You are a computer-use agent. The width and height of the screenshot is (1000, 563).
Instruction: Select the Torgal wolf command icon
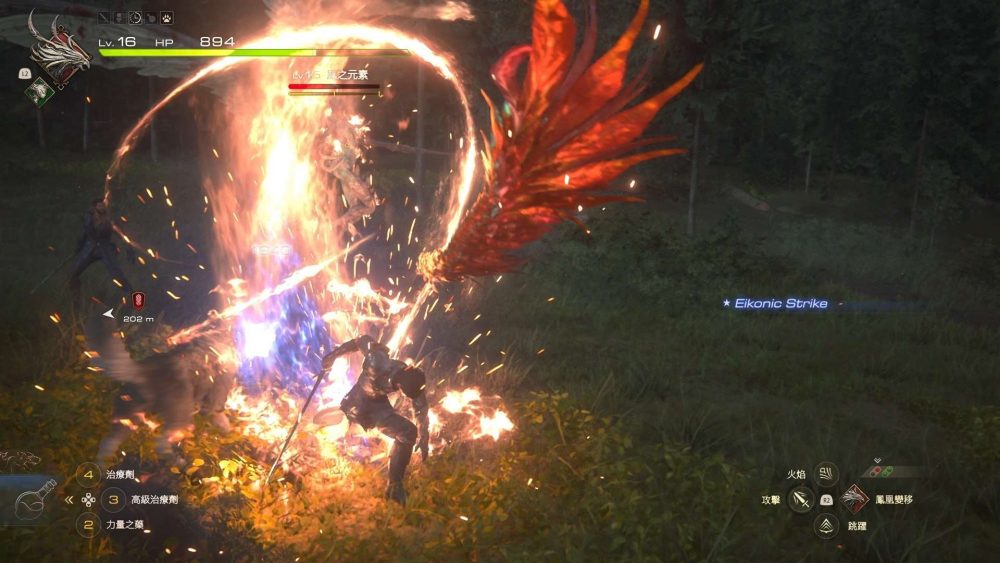click(x=20, y=459)
